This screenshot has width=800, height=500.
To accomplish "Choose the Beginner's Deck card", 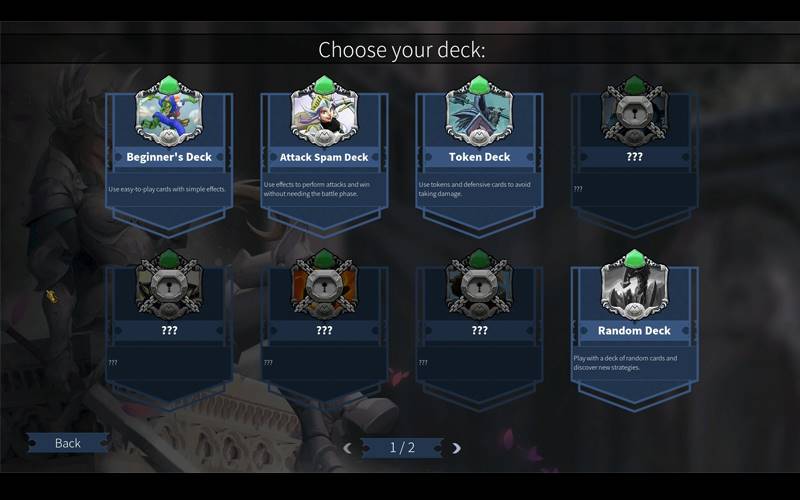I will (169, 157).
